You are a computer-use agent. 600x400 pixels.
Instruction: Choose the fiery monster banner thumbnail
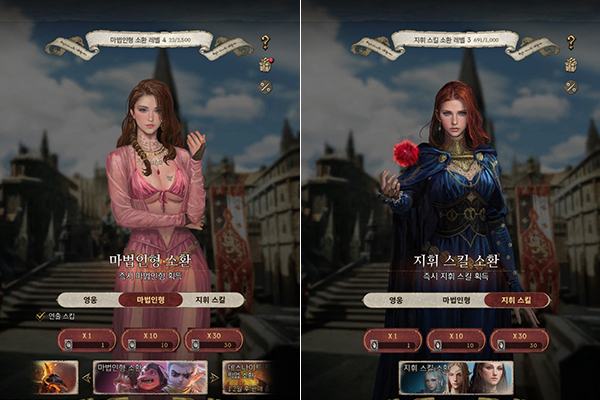55,378
